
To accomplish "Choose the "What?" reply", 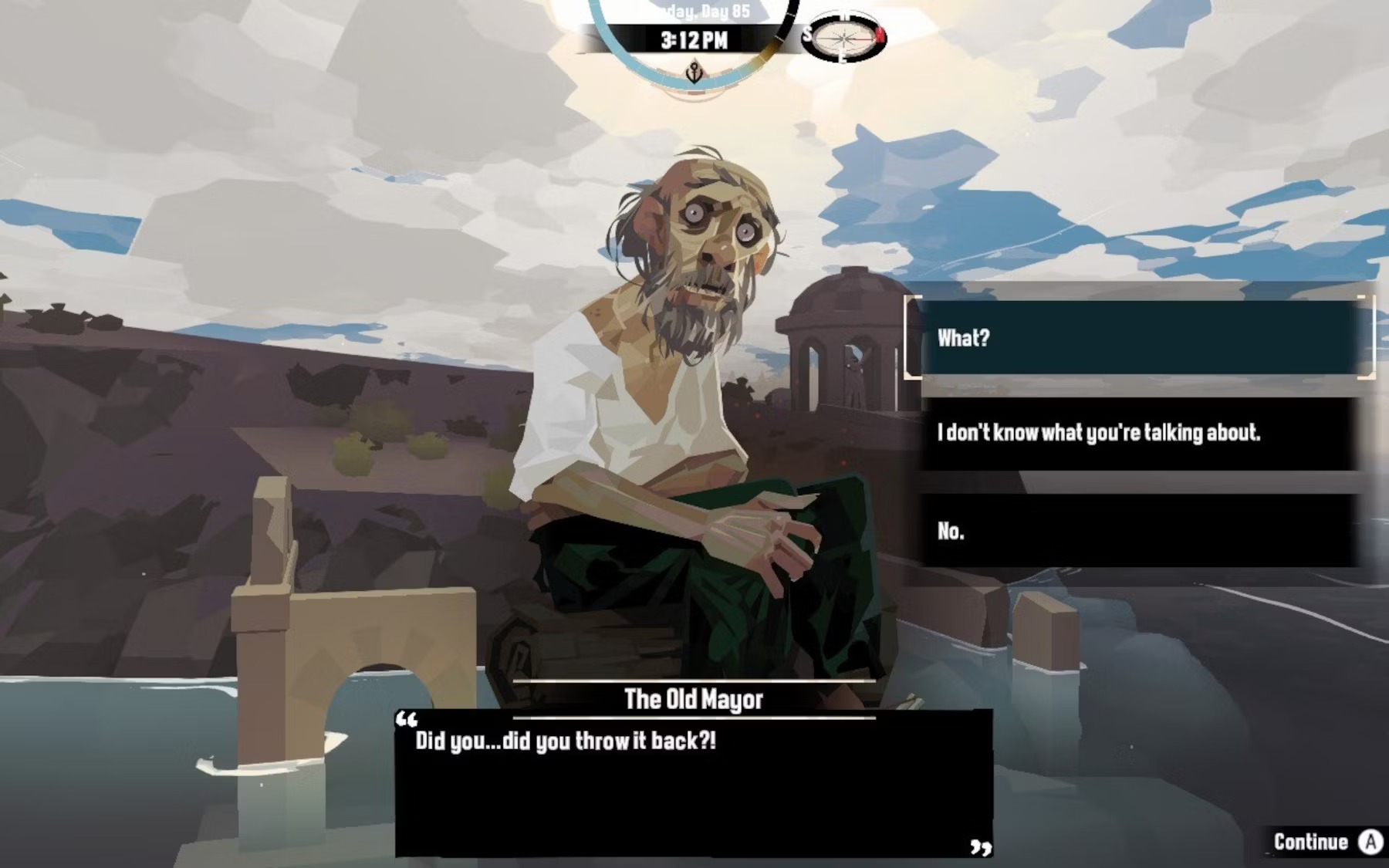I will (1139, 338).
